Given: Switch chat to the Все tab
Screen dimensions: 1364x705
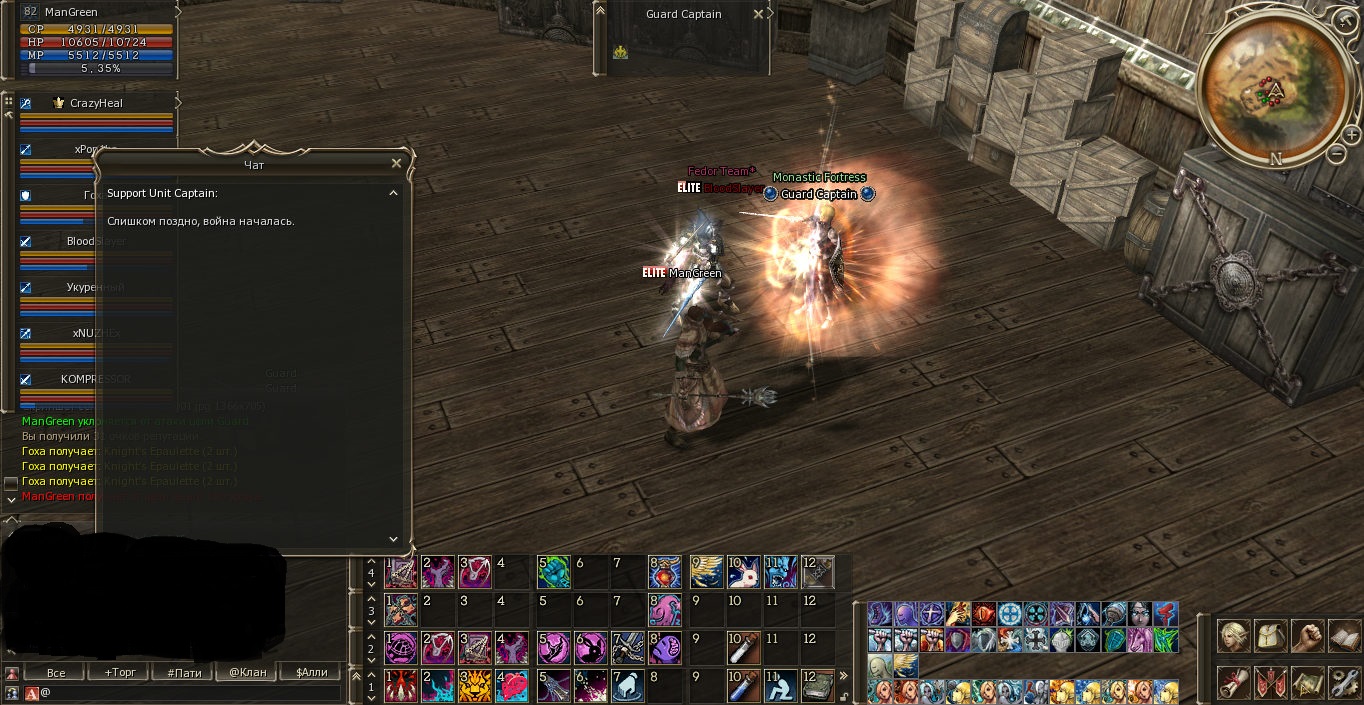Looking at the screenshot, I should [56, 672].
